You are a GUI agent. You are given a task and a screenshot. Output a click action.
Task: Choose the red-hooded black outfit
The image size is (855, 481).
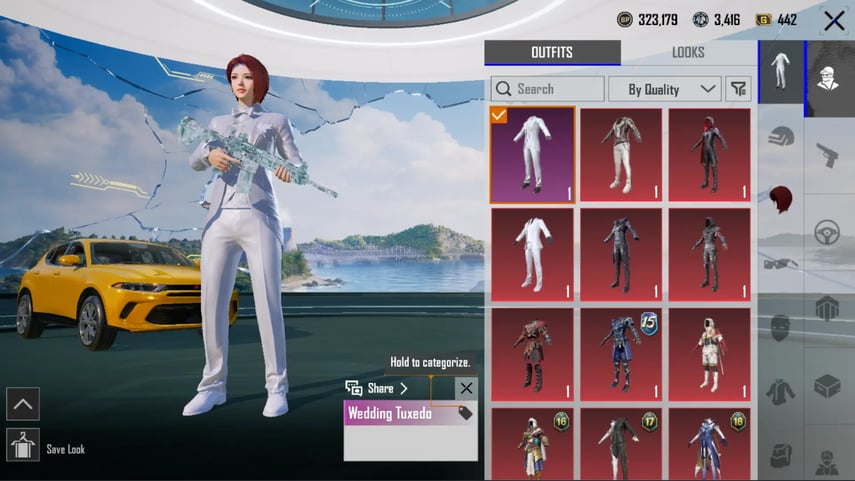[x=709, y=155]
